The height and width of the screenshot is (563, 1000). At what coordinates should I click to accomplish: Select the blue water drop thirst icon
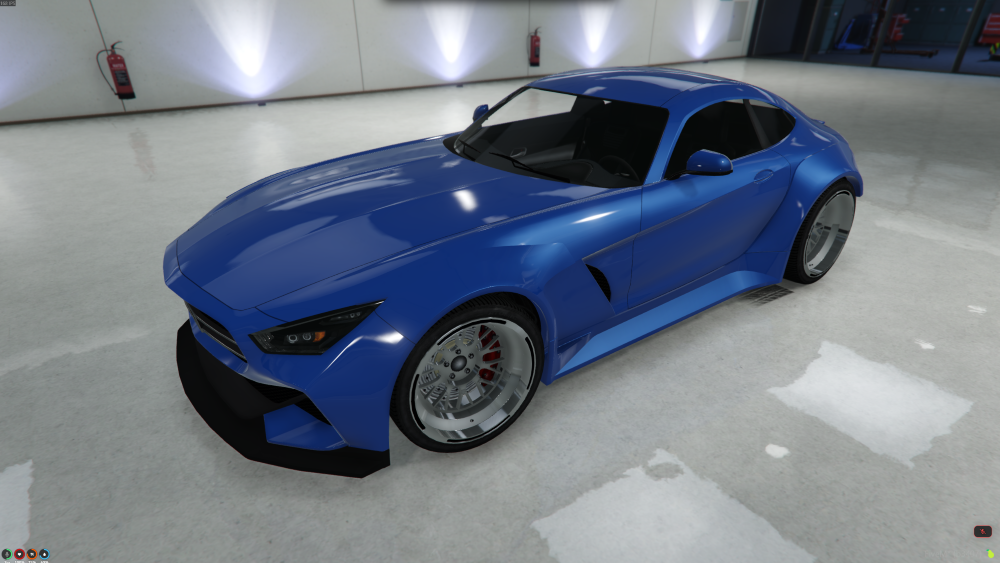[43, 553]
